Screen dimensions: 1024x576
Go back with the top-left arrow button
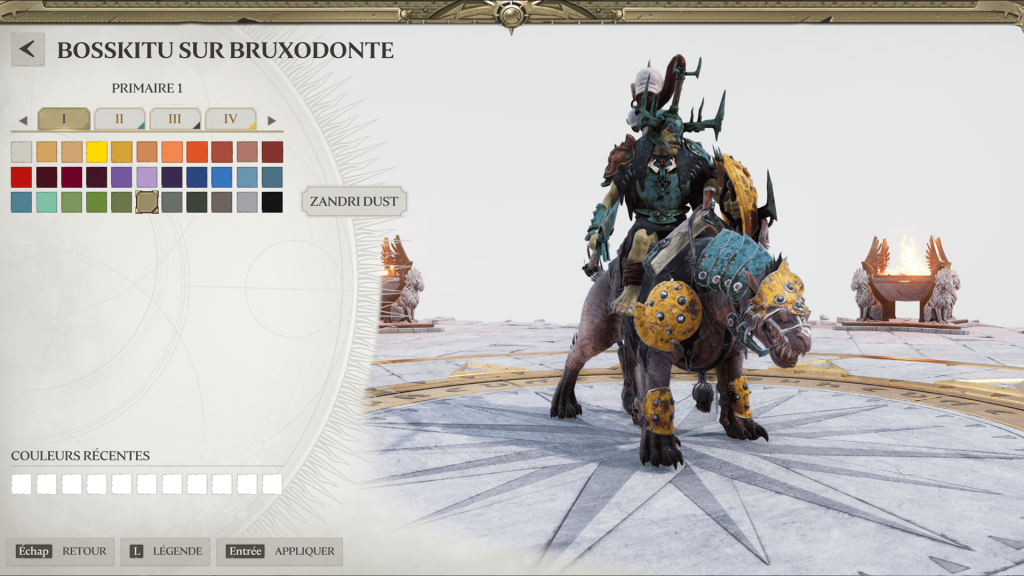click(28, 49)
